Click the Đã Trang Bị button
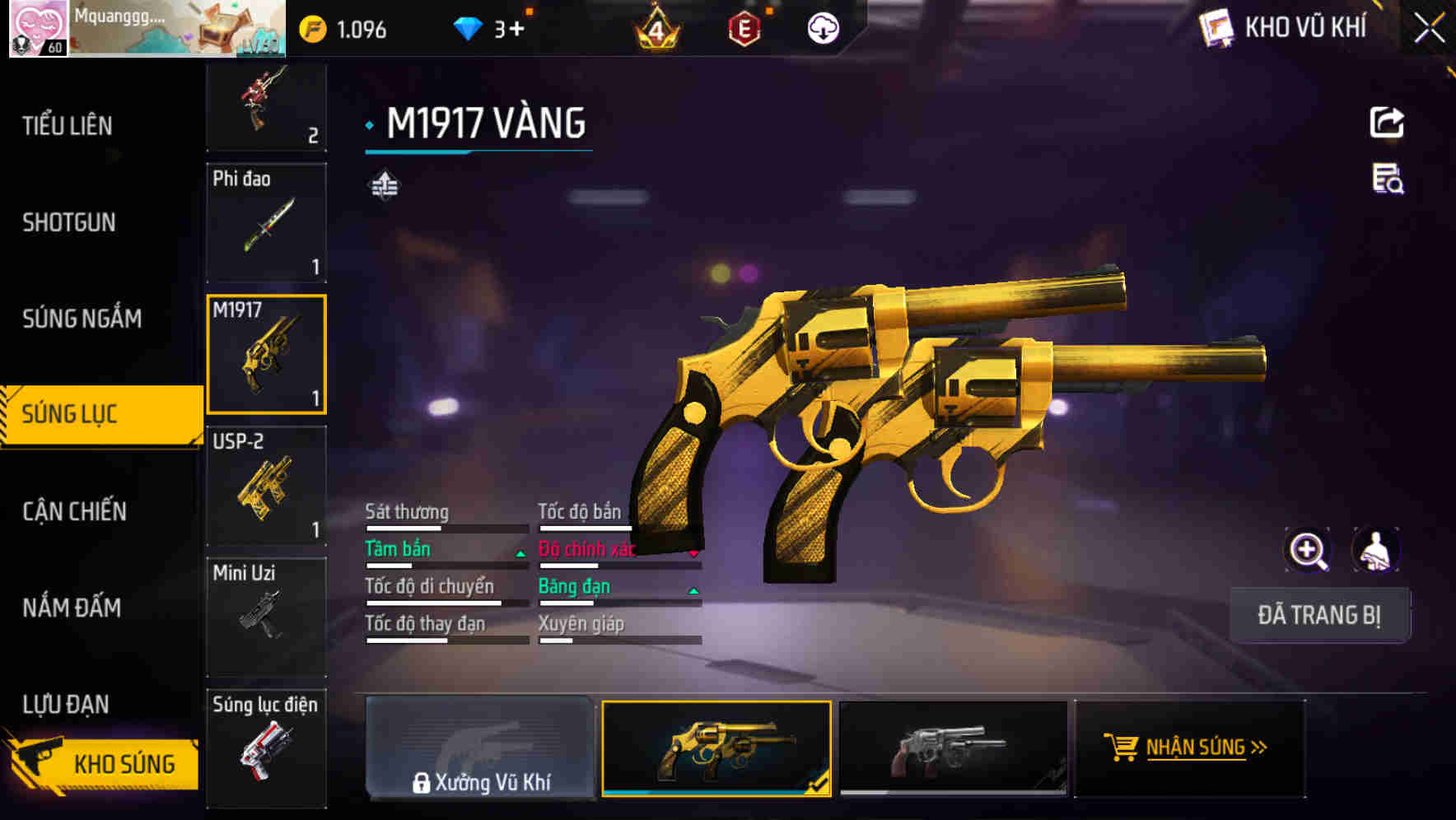Viewport: 1456px width, 820px height. 1319,615
